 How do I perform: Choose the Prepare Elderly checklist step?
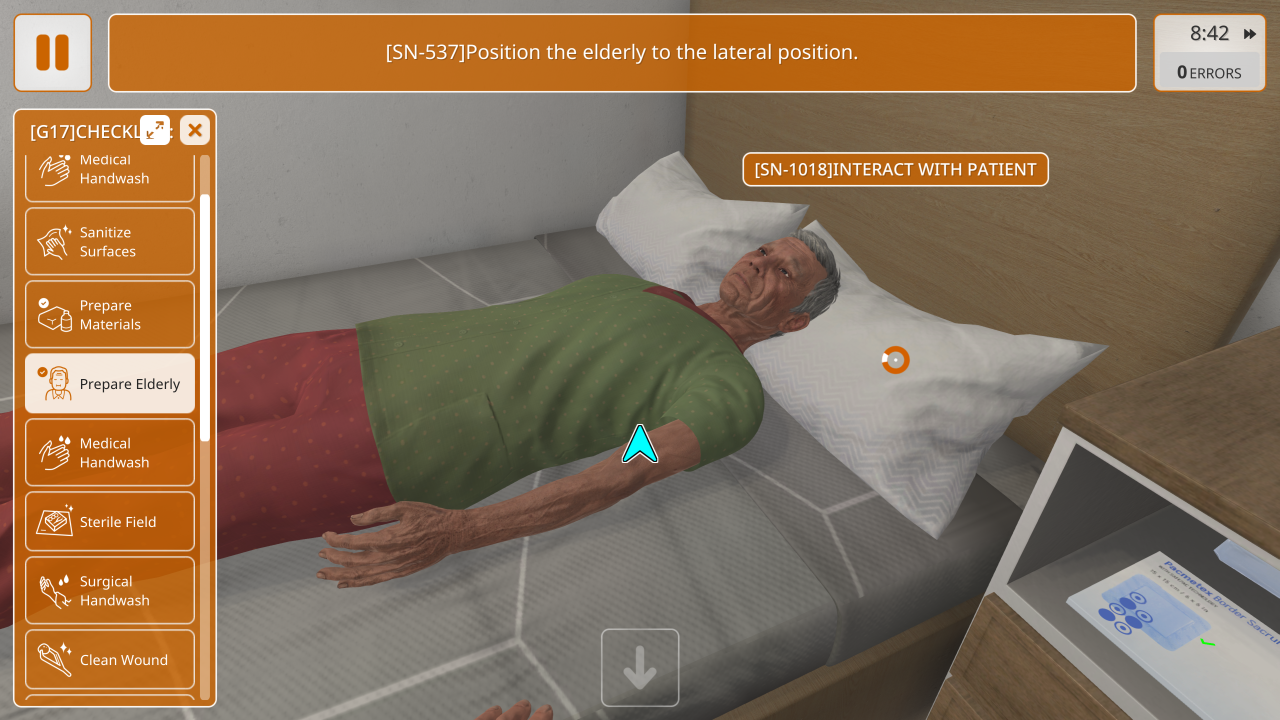pos(110,384)
